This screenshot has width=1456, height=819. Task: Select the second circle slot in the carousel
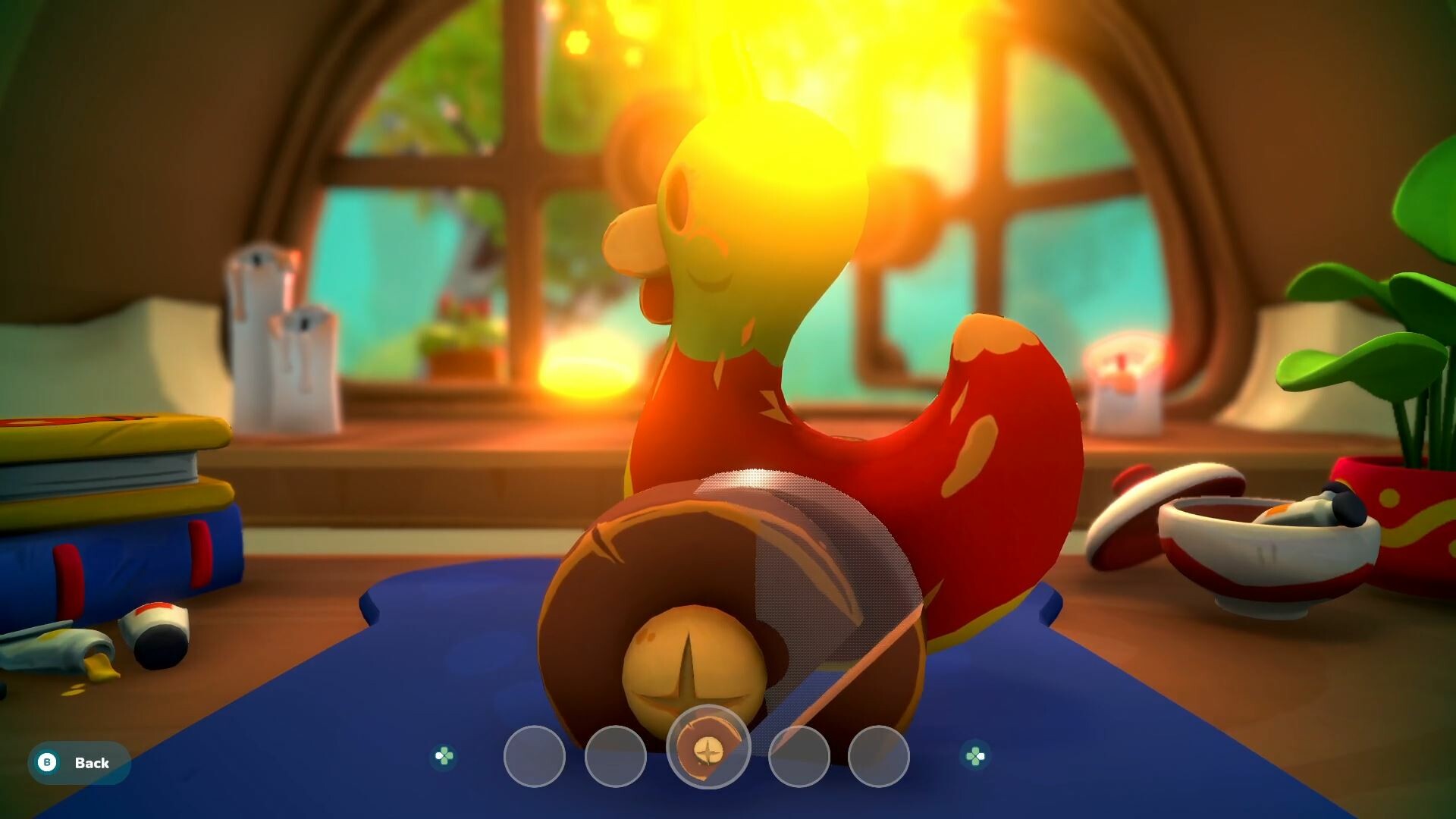pyautogui.click(x=617, y=755)
